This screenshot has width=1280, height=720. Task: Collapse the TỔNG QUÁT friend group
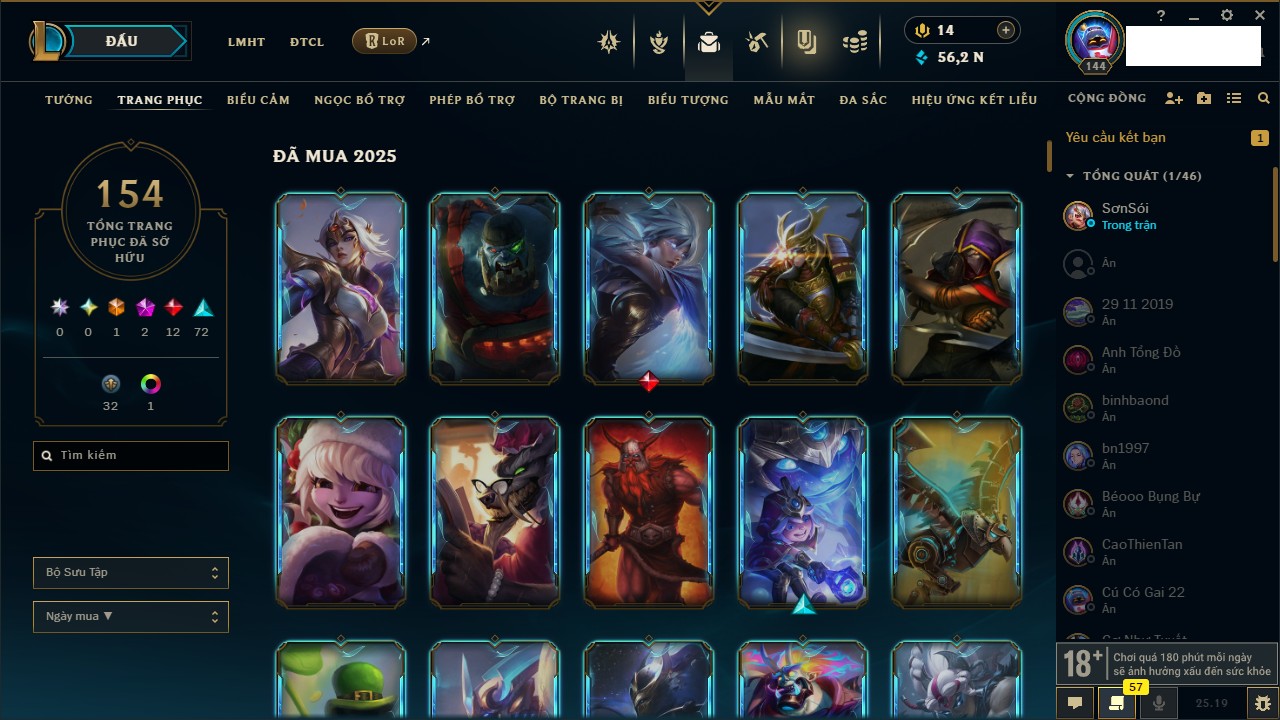(1070, 176)
